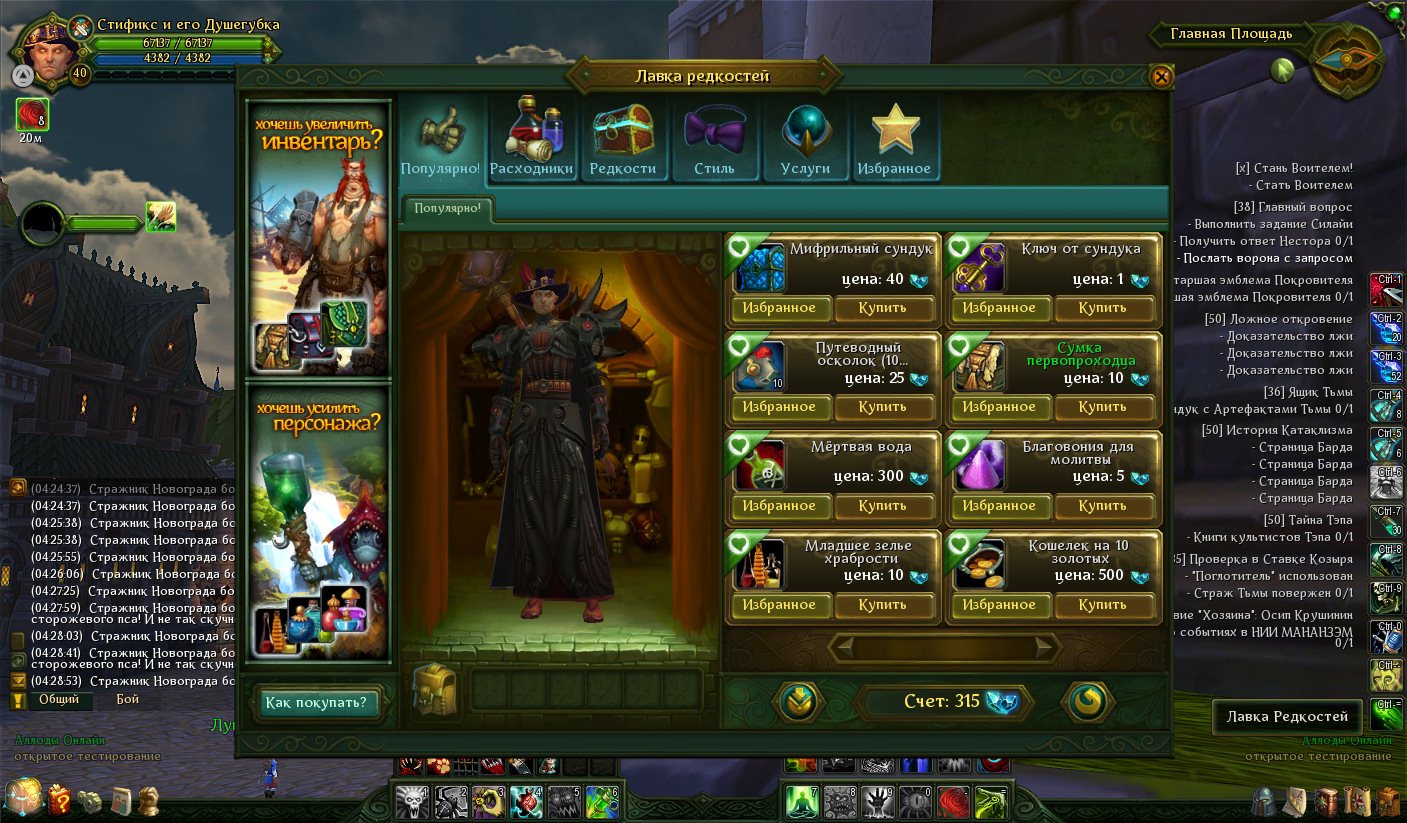This screenshot has height=823, width=1407.
Task: Click the Как покупать? help button
Action: [x=314, y=703]
